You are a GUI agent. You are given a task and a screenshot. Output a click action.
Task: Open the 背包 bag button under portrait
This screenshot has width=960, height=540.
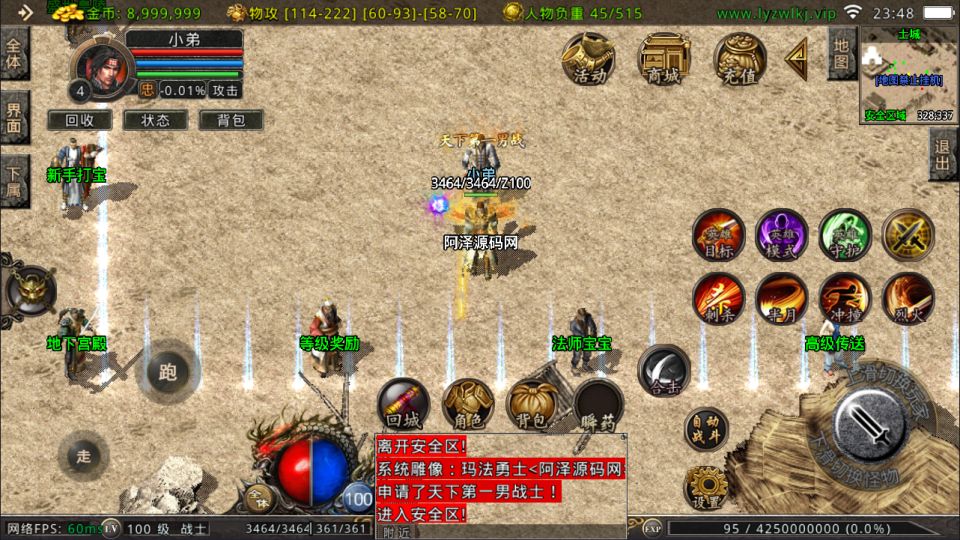231,120
